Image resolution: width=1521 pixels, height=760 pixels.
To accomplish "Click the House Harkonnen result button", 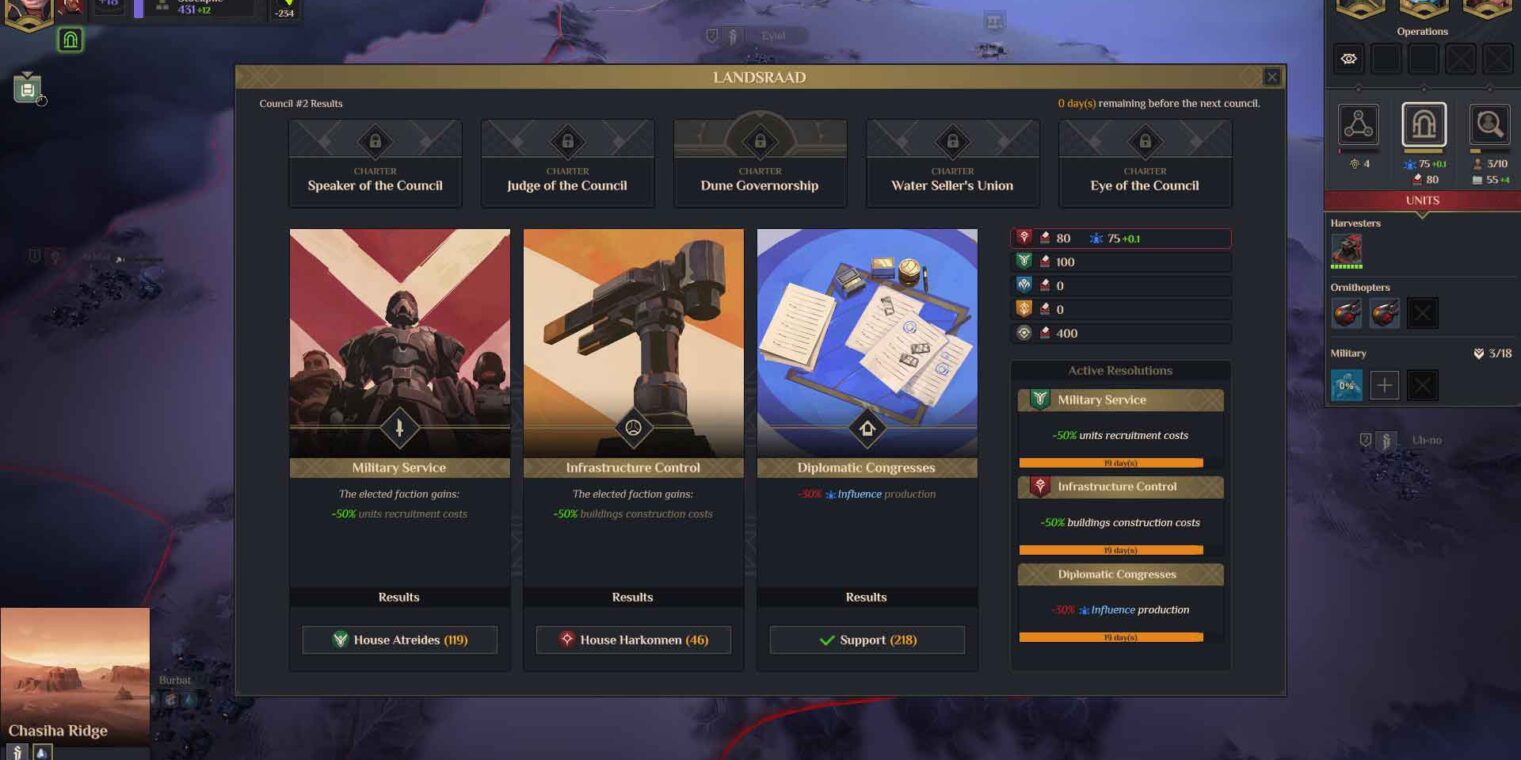I will tap(633, 640).
